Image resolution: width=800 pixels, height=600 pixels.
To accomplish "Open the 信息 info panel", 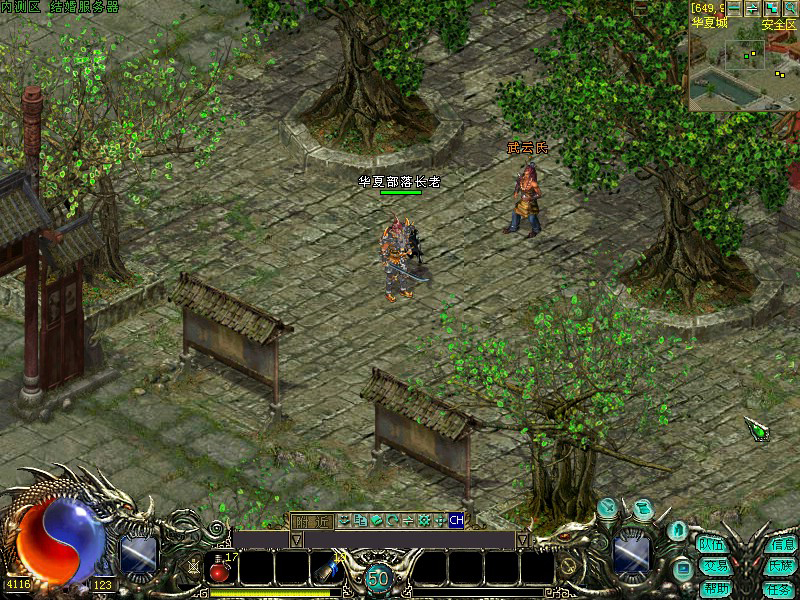I will [780, 545].
